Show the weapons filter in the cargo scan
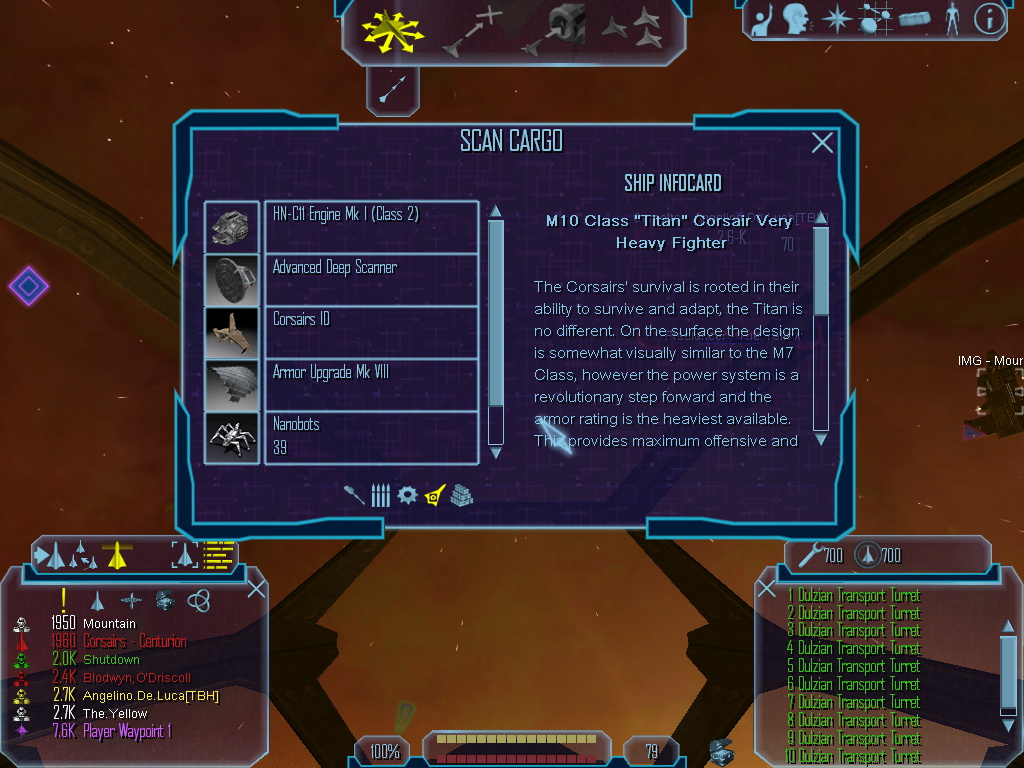Viewport: 1024px width, 768px height. 354,495
